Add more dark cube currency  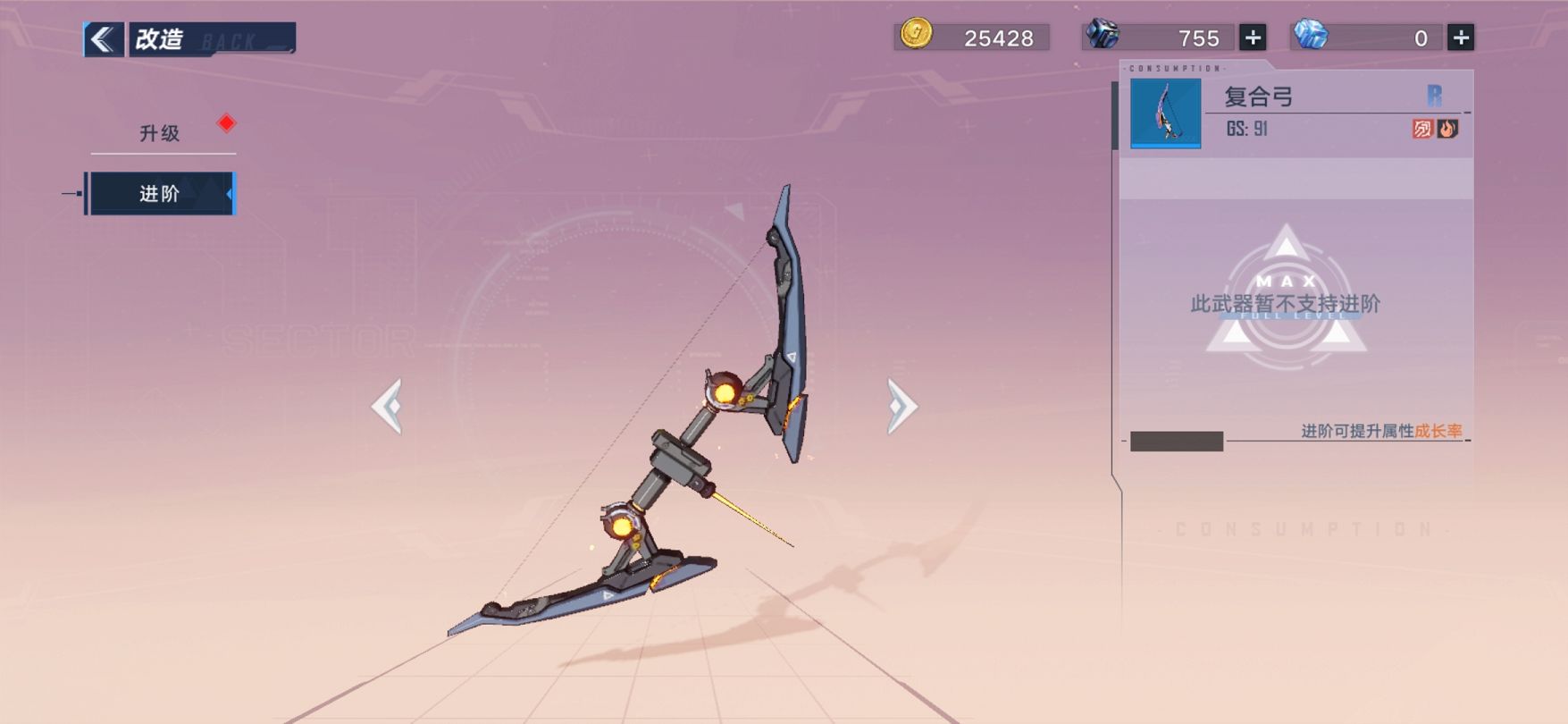coord(1253,38)
